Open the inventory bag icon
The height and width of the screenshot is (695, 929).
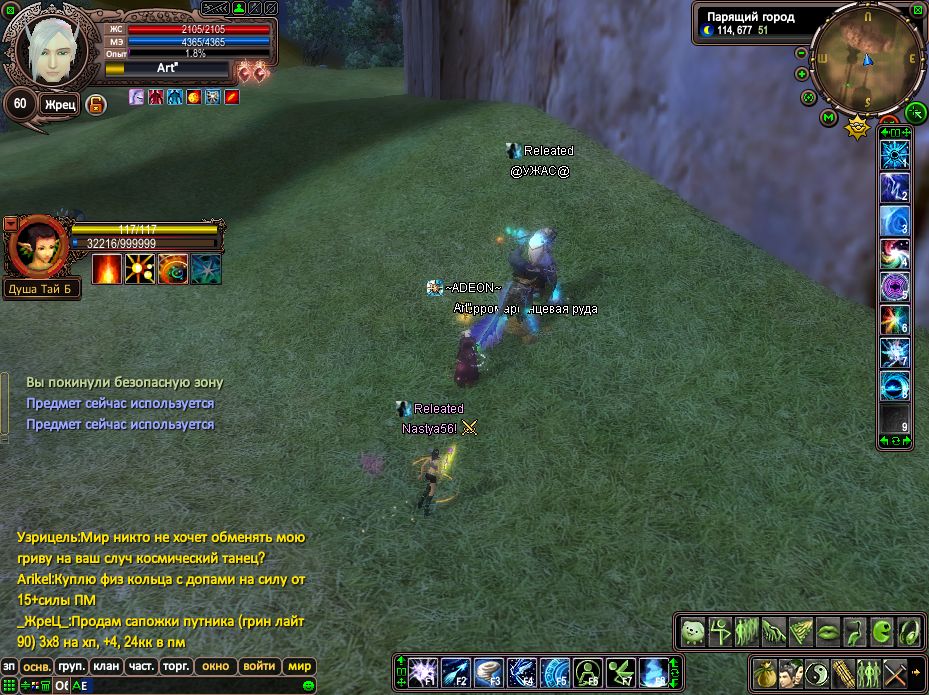[x=763, y=671]
